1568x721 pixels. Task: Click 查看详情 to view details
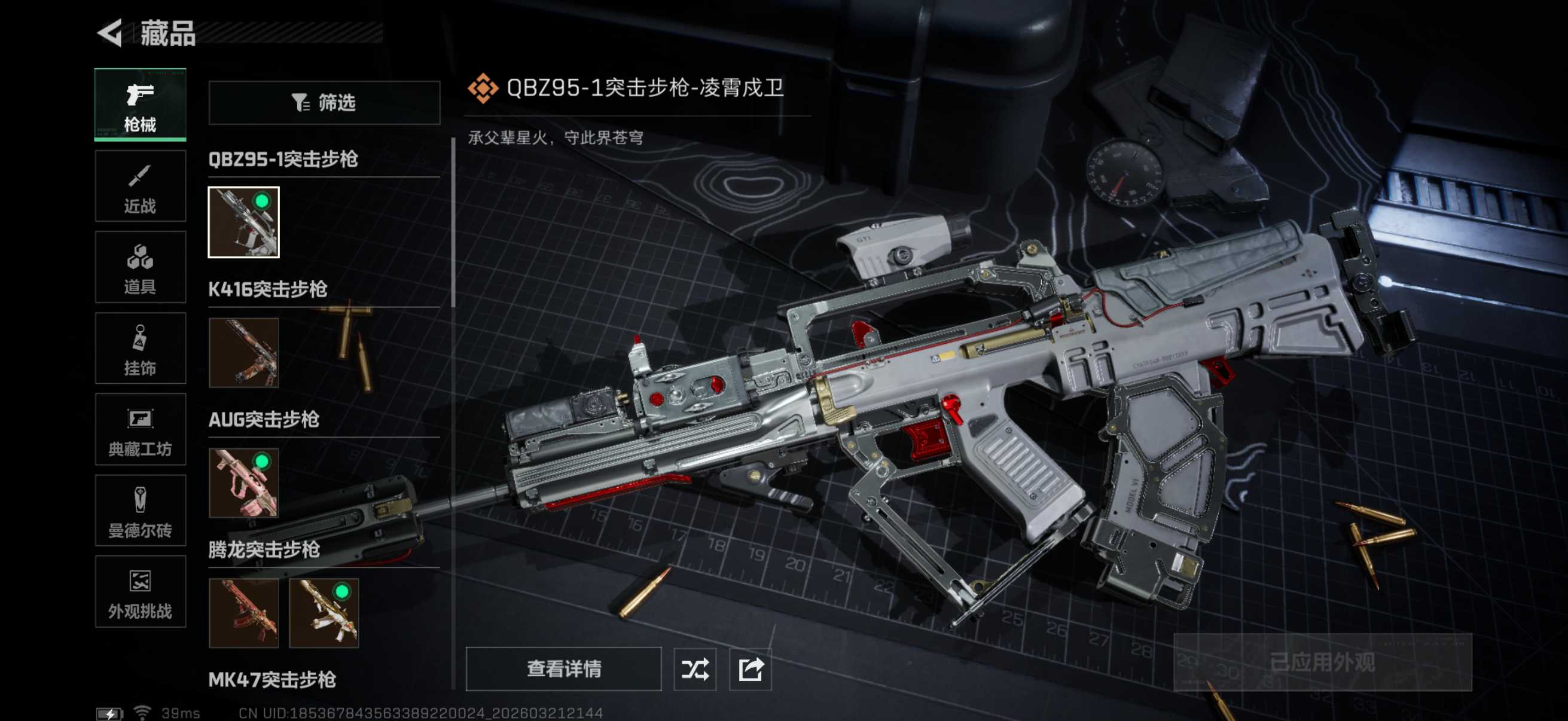pos(563,668)
